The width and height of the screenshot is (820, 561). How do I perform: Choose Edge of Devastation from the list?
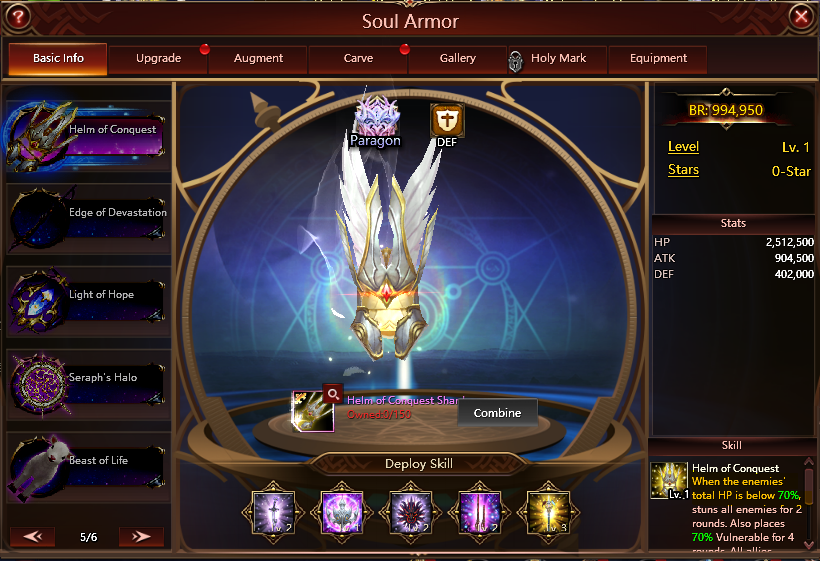click(87, 214)
